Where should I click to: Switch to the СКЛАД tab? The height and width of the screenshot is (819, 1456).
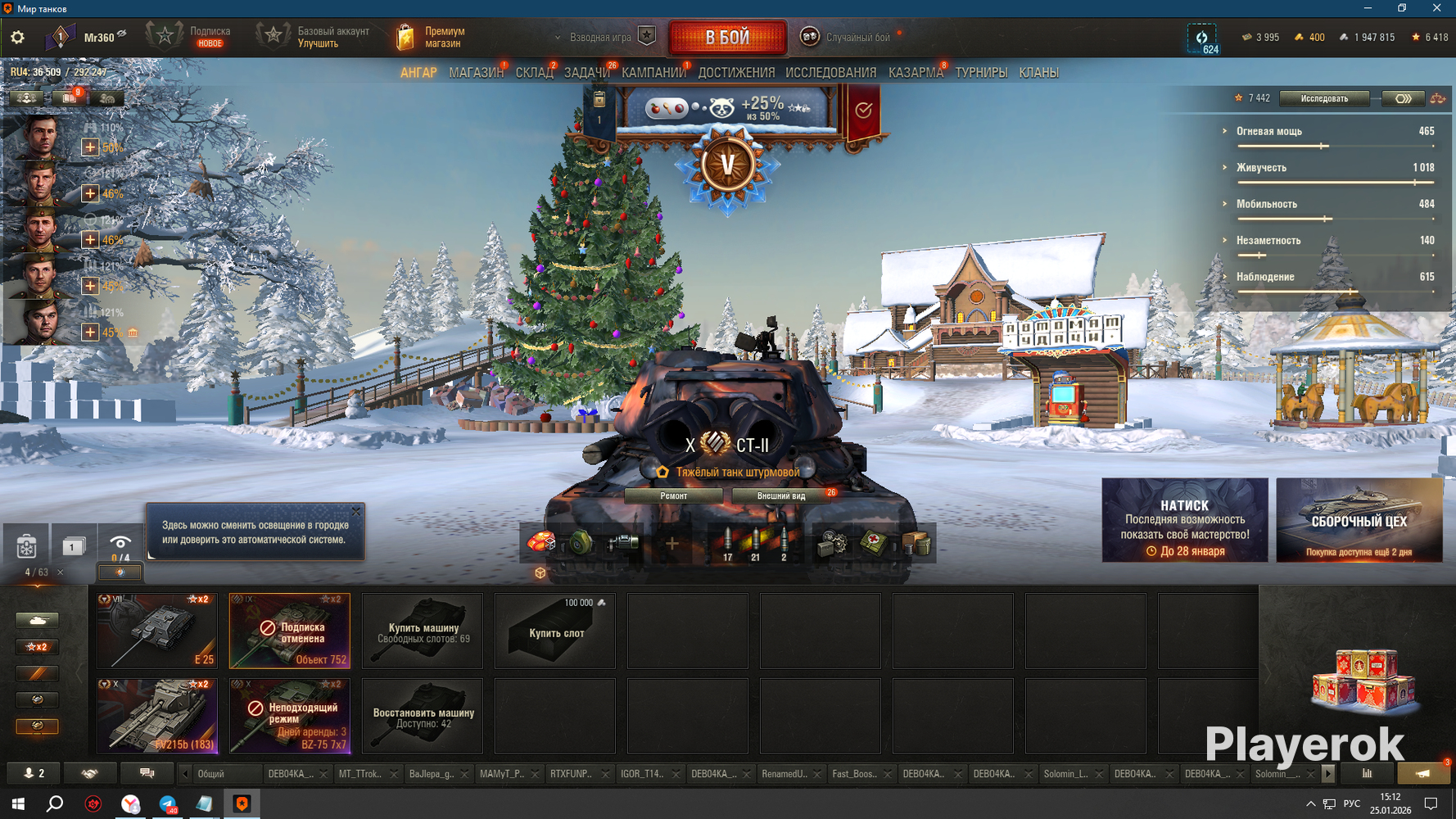[534, 73]
